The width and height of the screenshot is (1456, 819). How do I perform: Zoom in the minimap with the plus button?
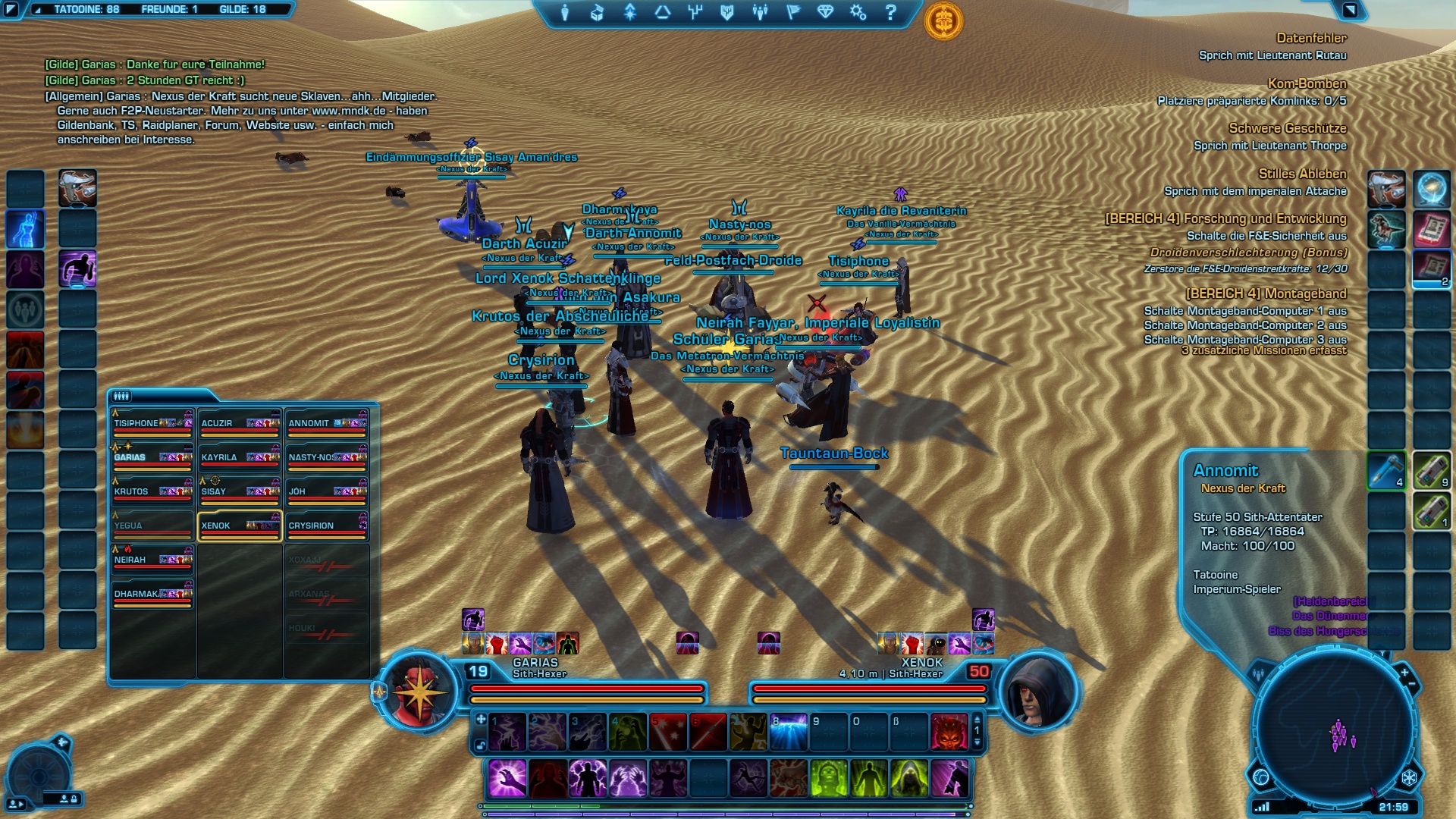[x=1404, y=672]
